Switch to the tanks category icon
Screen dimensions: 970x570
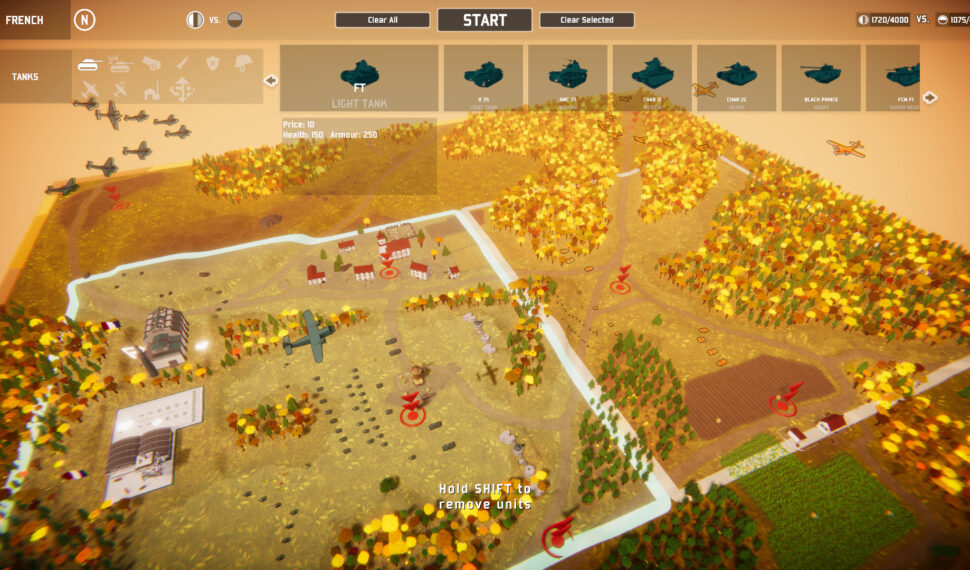pos(90,64)
